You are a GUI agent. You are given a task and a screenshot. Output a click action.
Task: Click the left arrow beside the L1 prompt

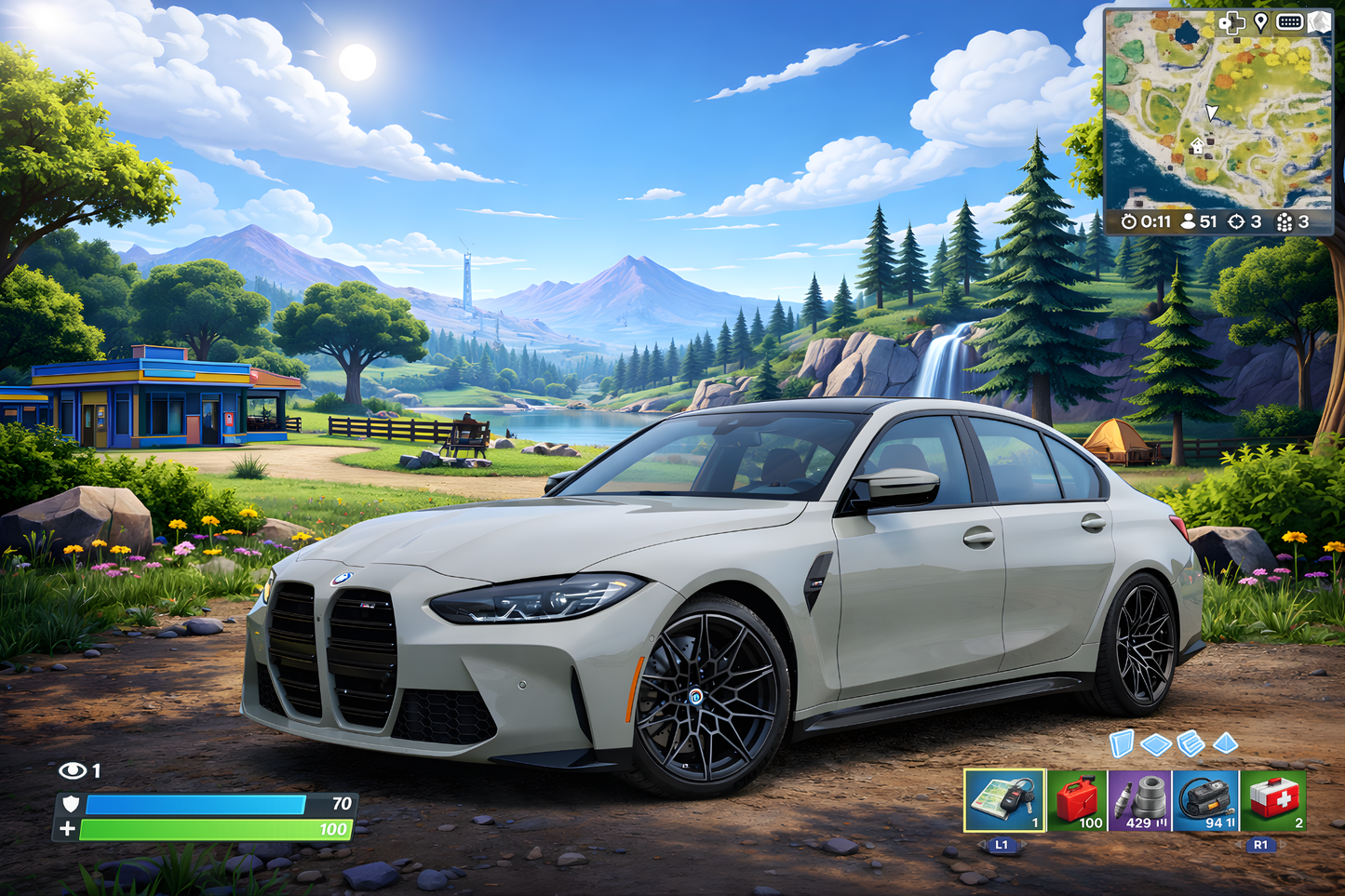click(982, 843)
